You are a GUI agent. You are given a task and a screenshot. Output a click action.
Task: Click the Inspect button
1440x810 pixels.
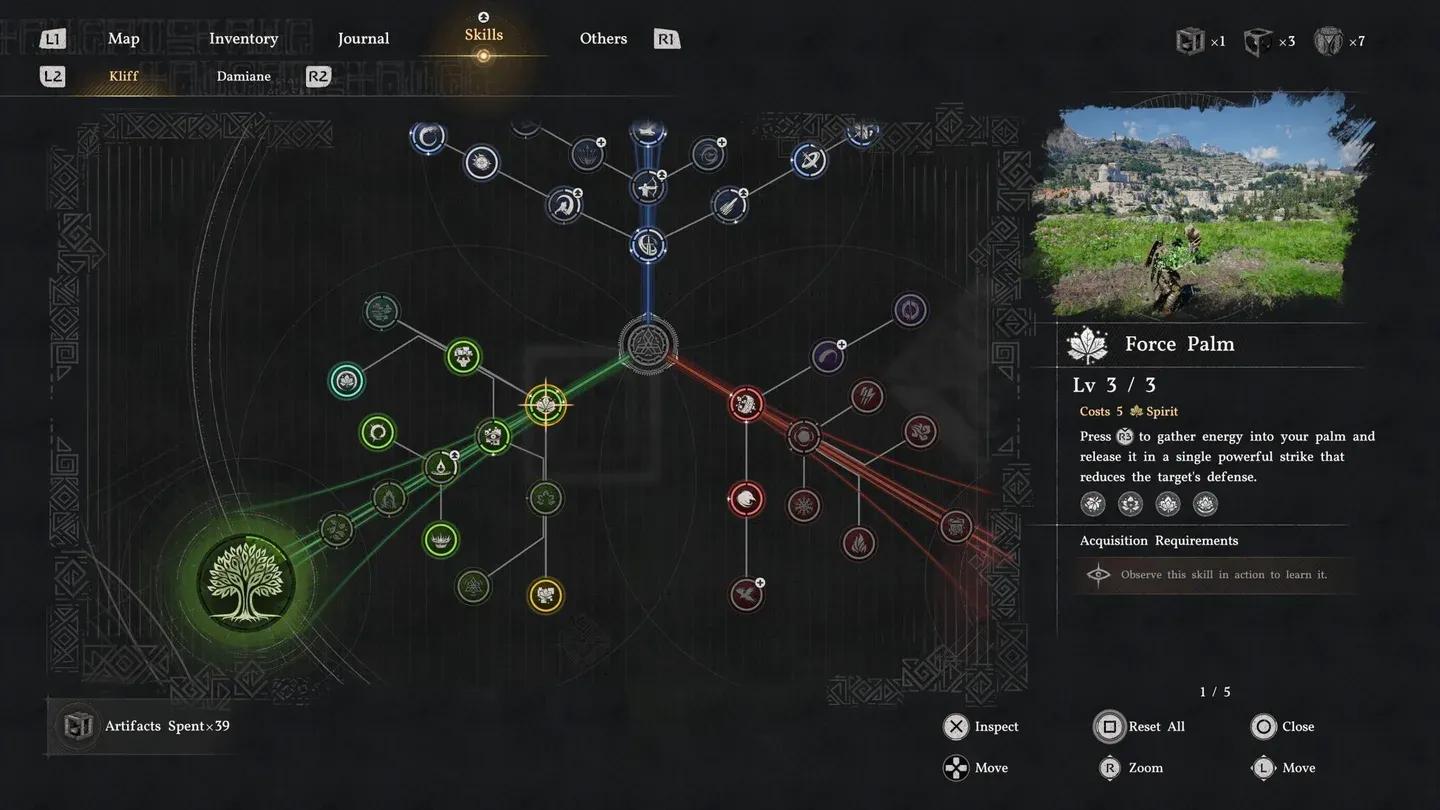tap(957, 727)
